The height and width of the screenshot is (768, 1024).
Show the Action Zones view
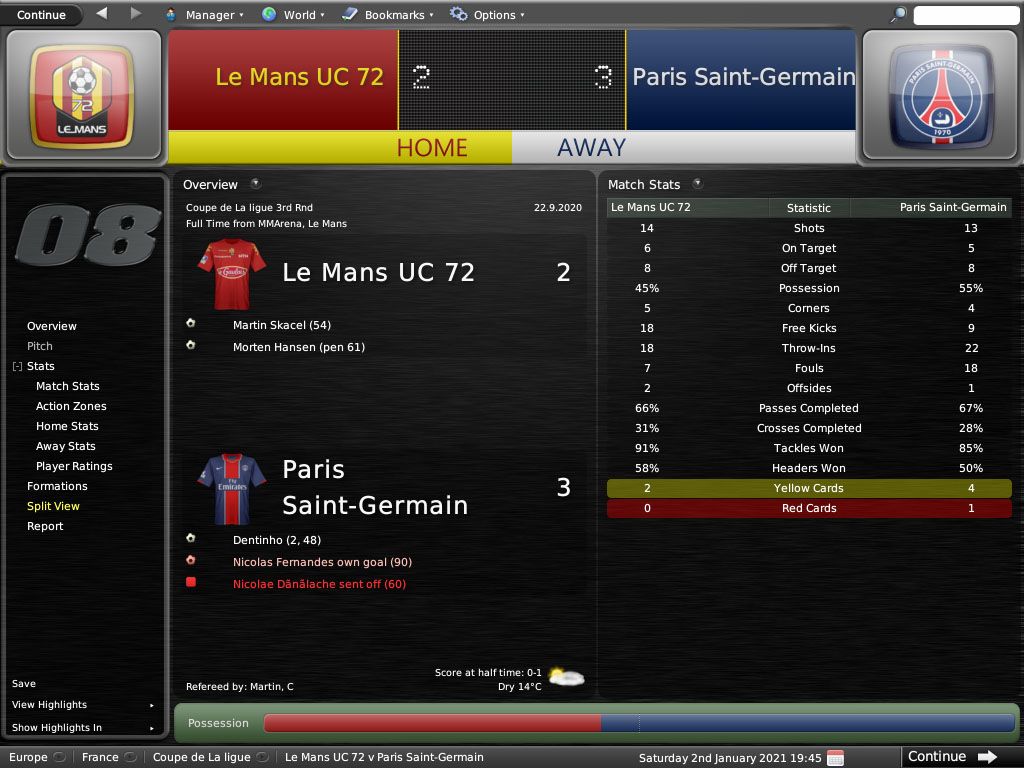[71, 406]
